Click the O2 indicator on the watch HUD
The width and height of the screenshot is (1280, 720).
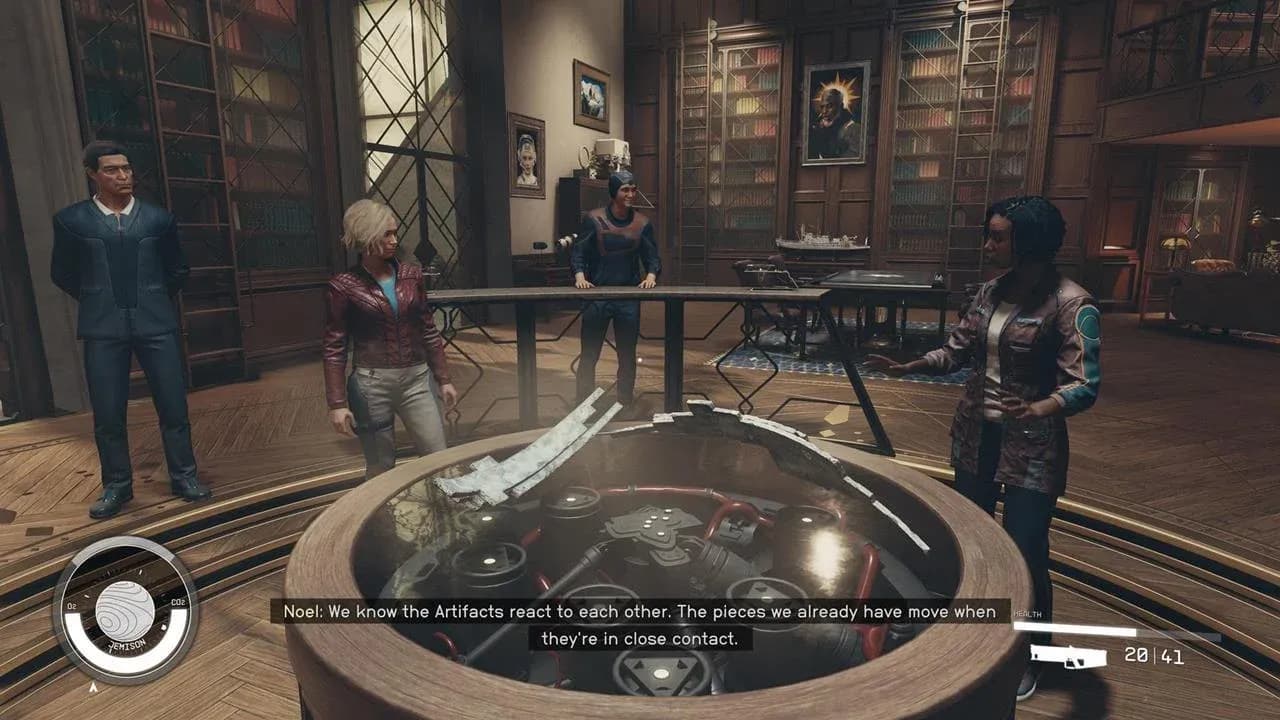(73, 605)
